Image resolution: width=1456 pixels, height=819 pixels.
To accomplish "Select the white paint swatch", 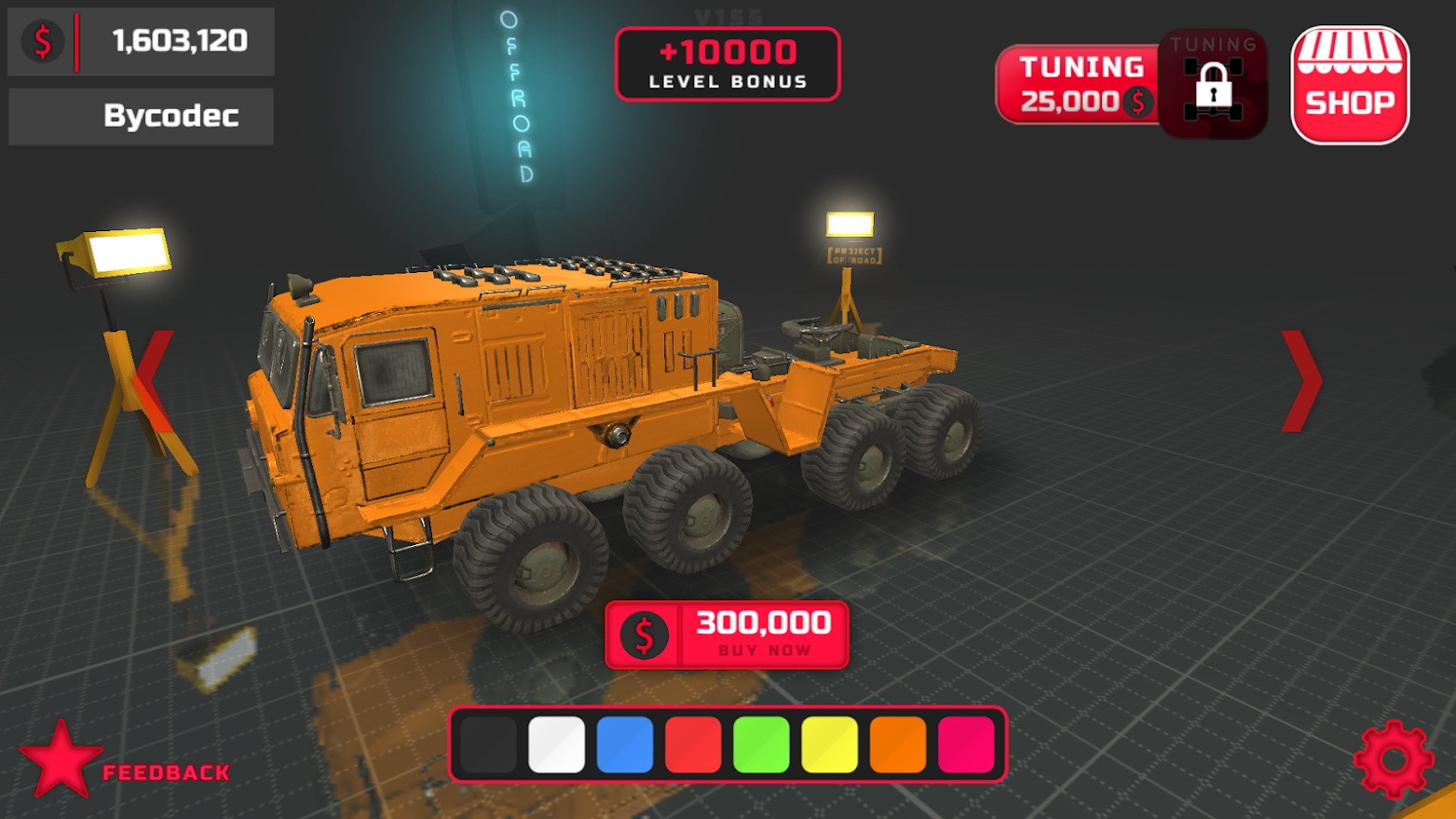I will click(556, 744).
